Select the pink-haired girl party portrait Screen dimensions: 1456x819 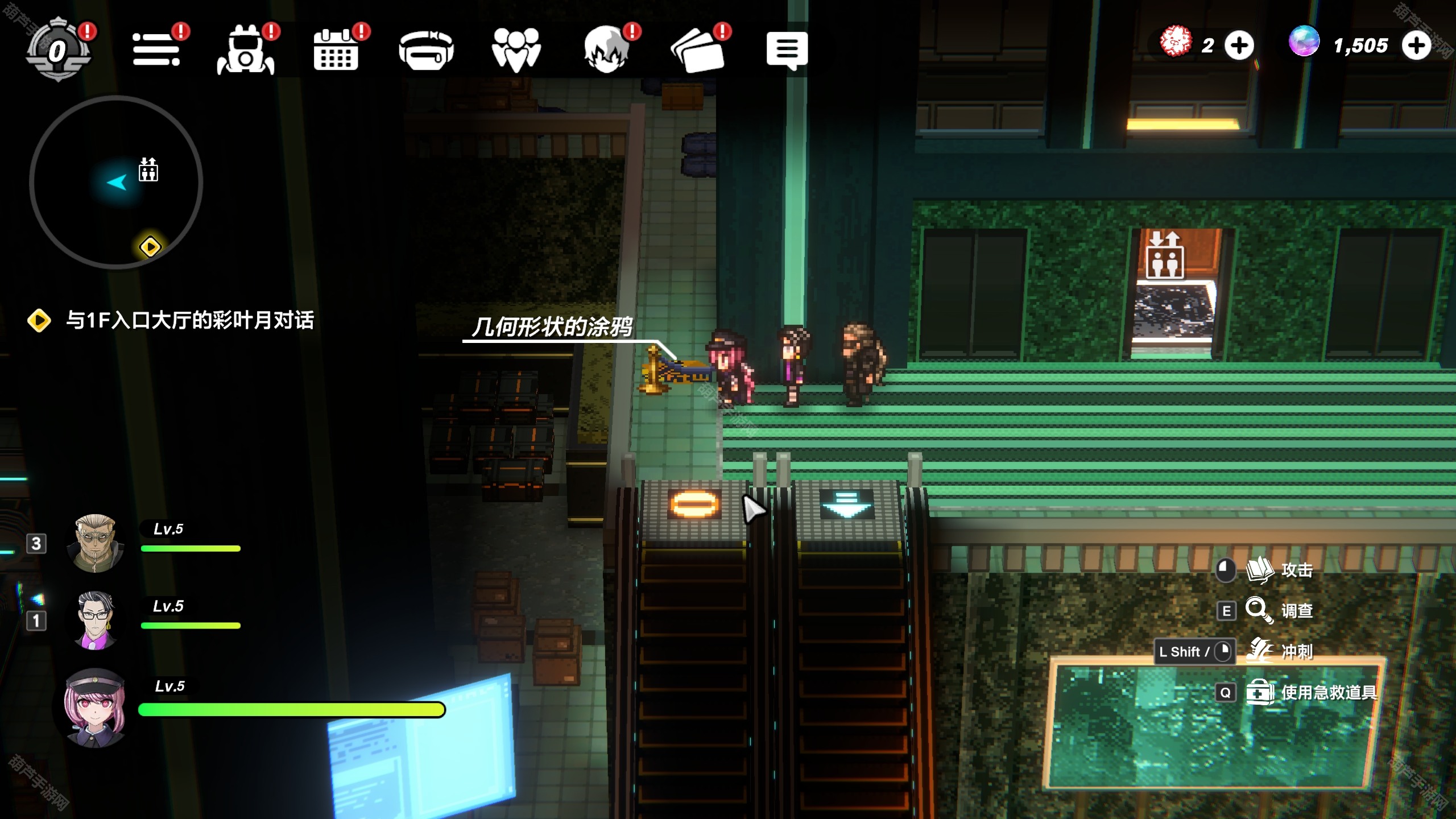[x=95, y=707]
